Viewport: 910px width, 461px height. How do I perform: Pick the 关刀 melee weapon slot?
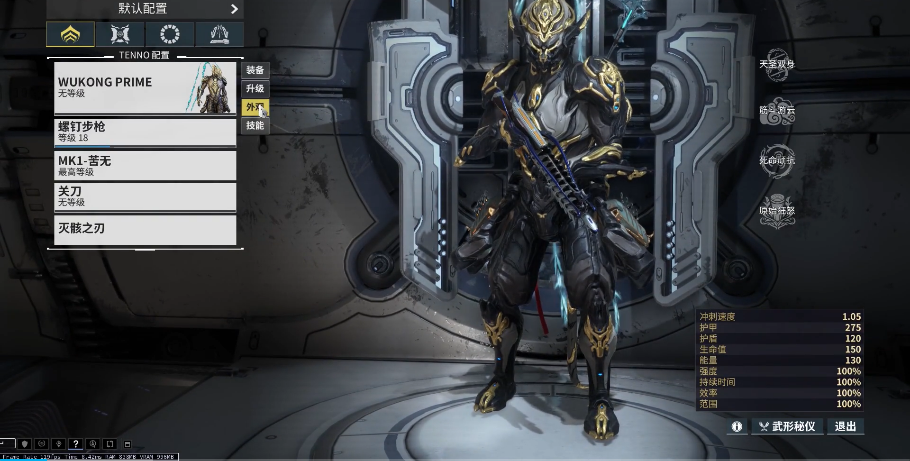(145, 196)
